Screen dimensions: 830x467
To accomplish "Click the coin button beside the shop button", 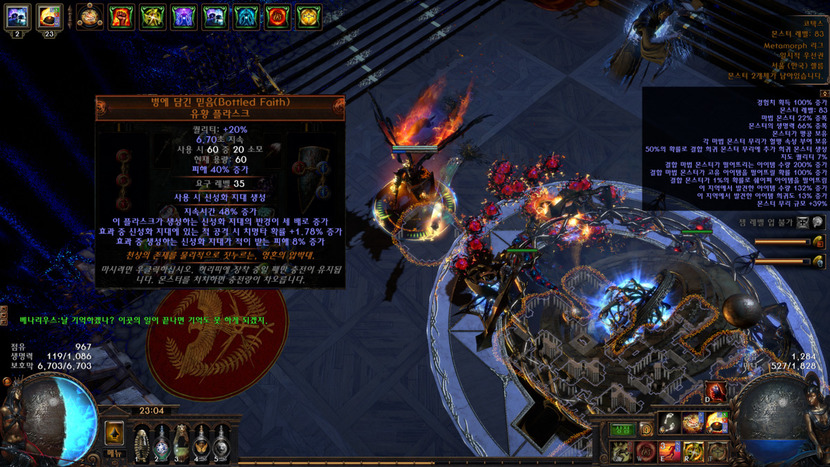I will (x=645, y=428).
